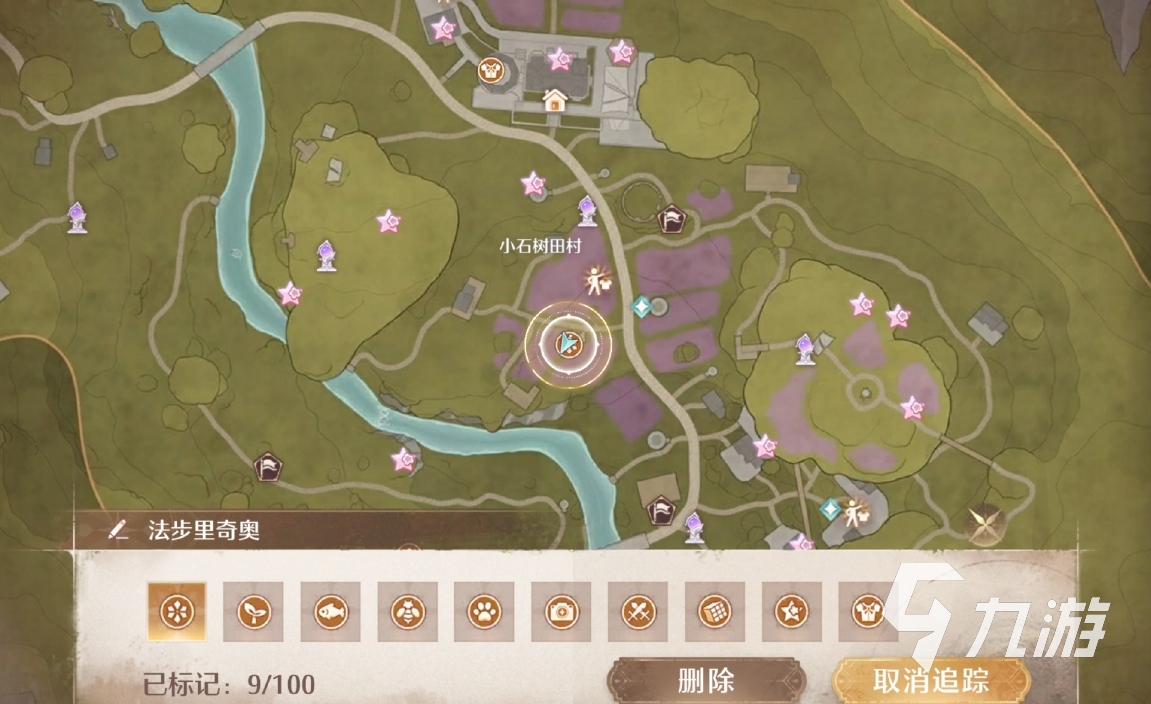Choose the cube grid marker icon

715,611
